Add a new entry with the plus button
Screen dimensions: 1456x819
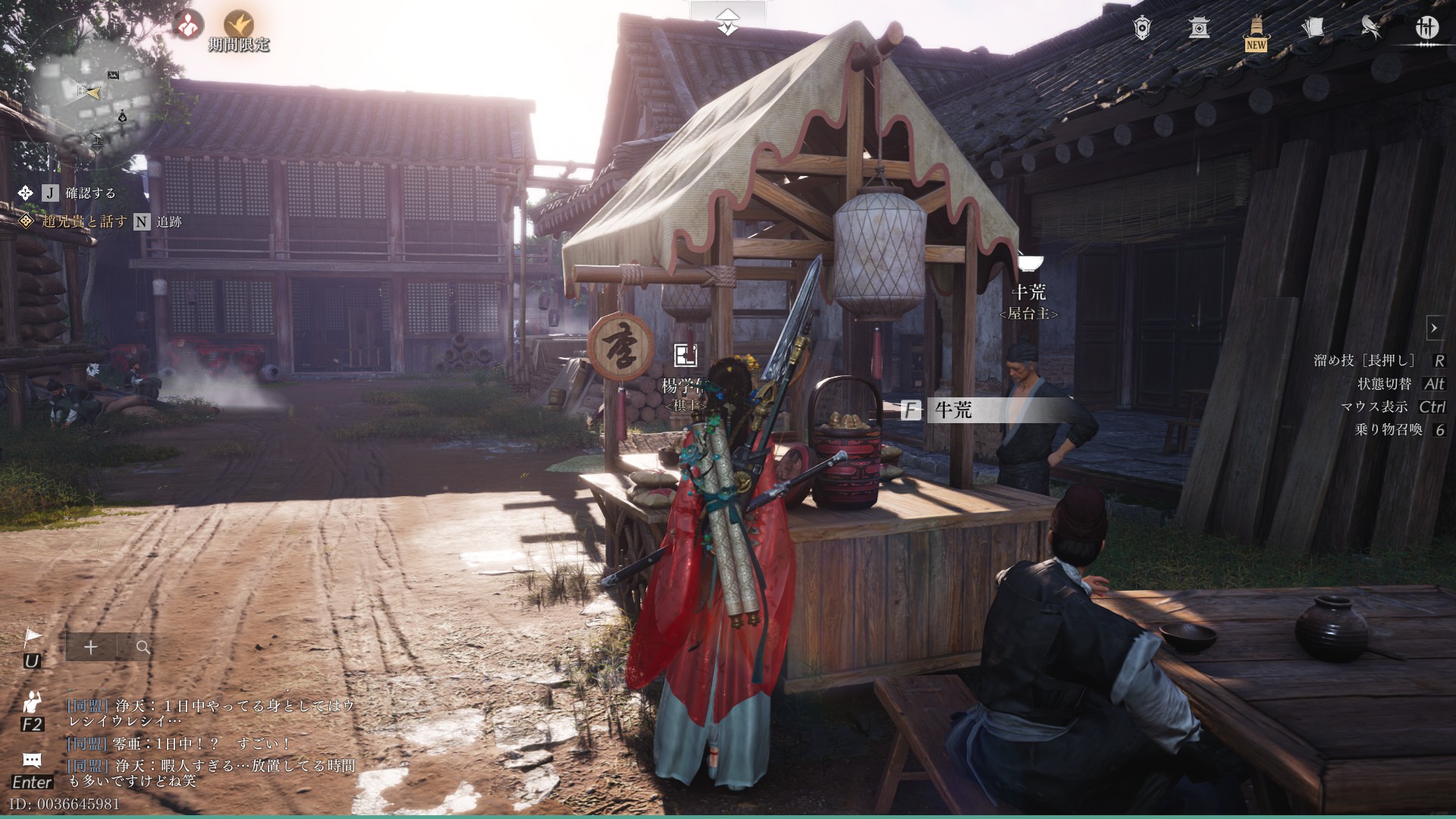point(91,648)
